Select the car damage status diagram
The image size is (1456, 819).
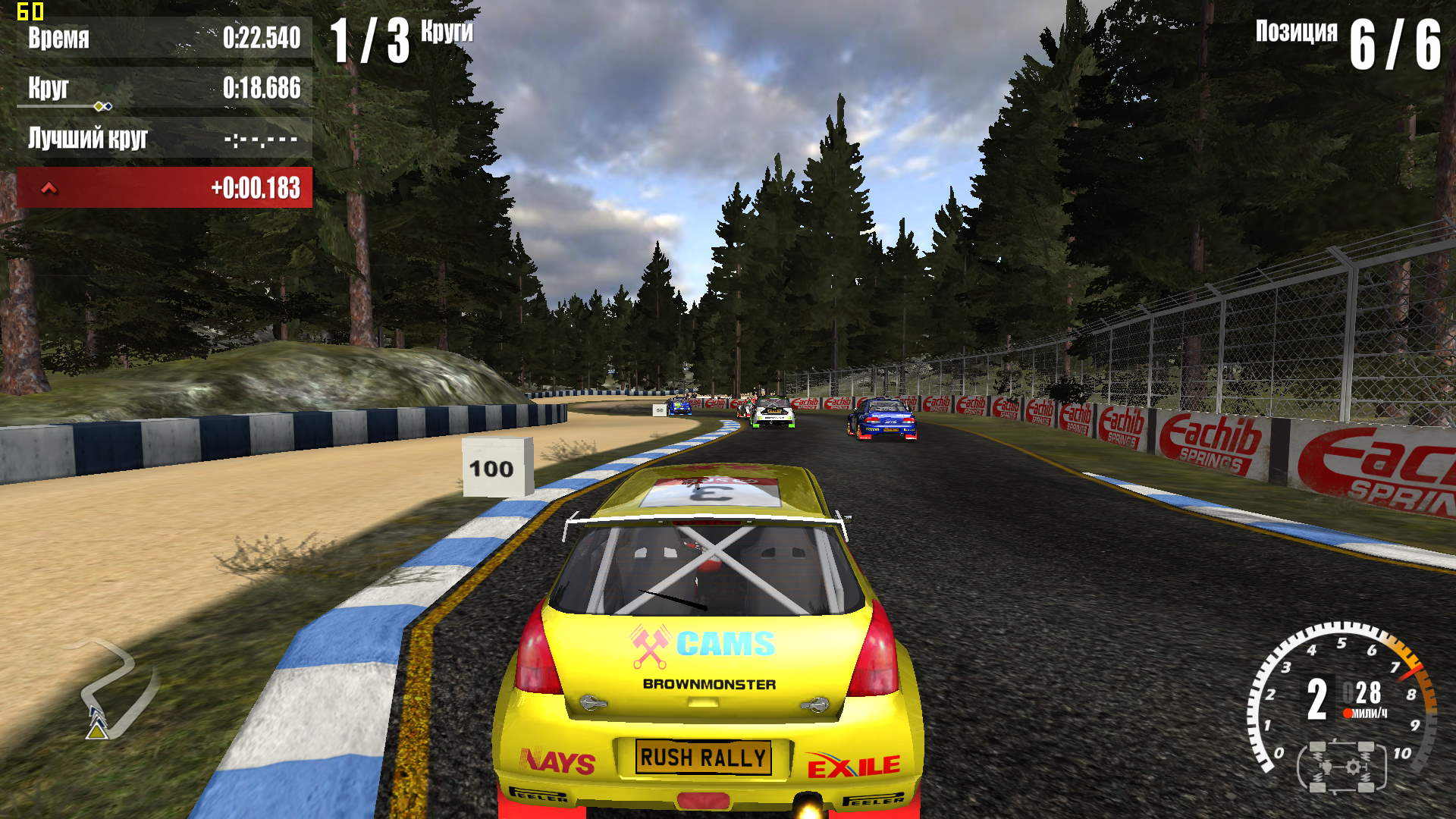(1341, 767)
